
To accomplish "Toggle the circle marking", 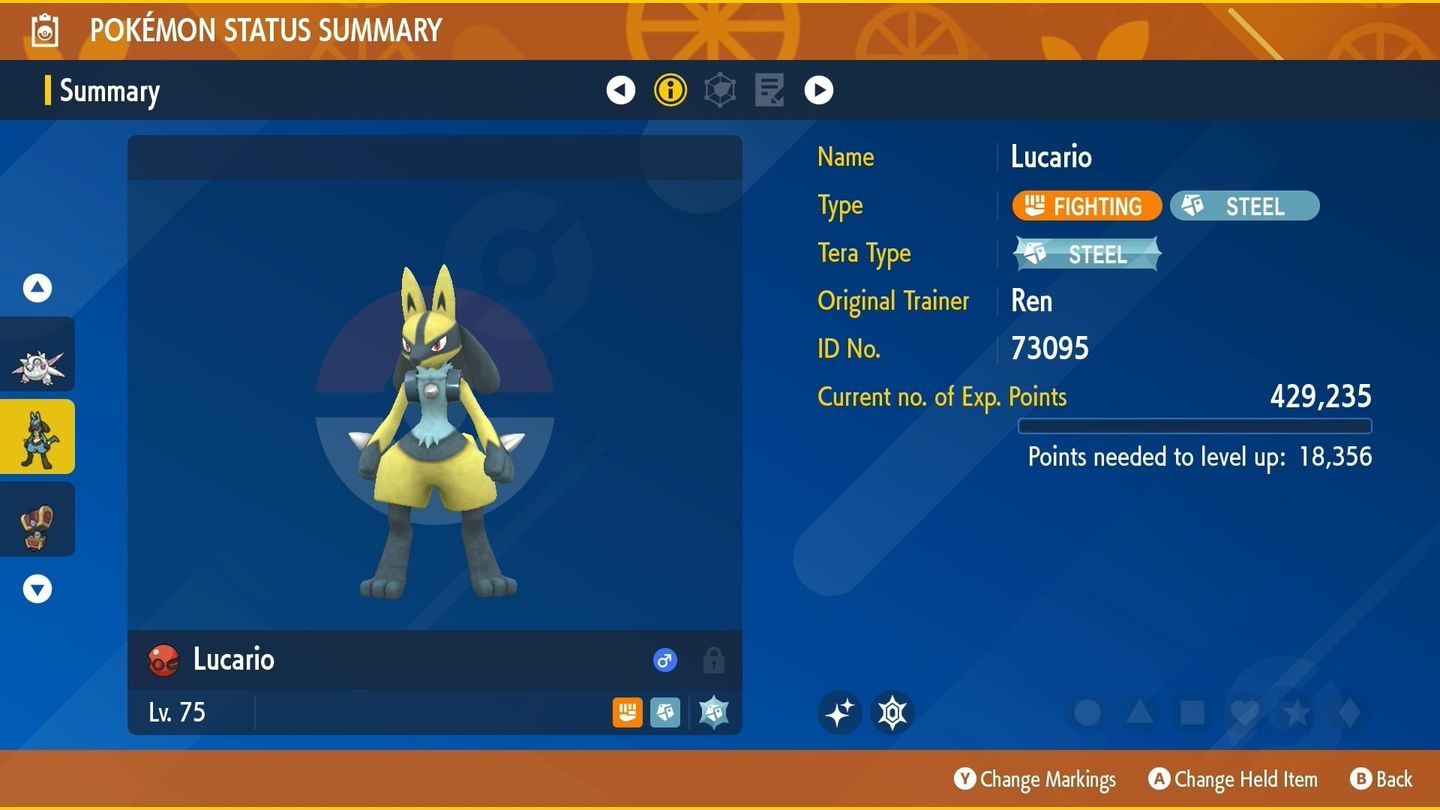I will [1087, 713].
